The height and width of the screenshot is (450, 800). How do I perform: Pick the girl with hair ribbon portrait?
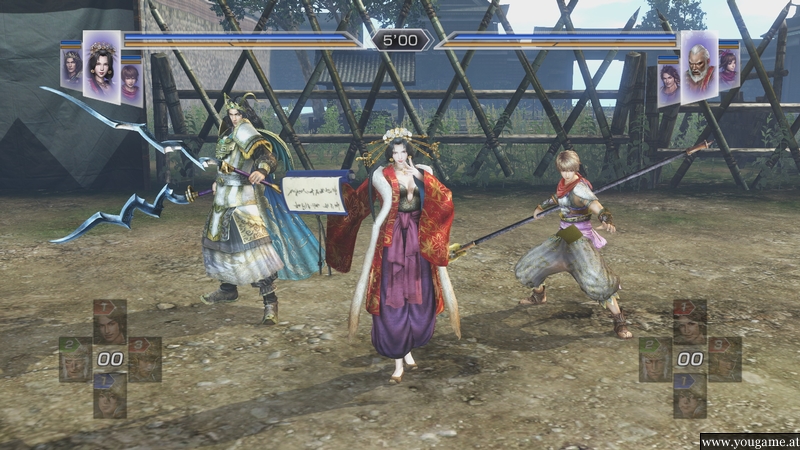pyautogui.click(x=729, y=70)
